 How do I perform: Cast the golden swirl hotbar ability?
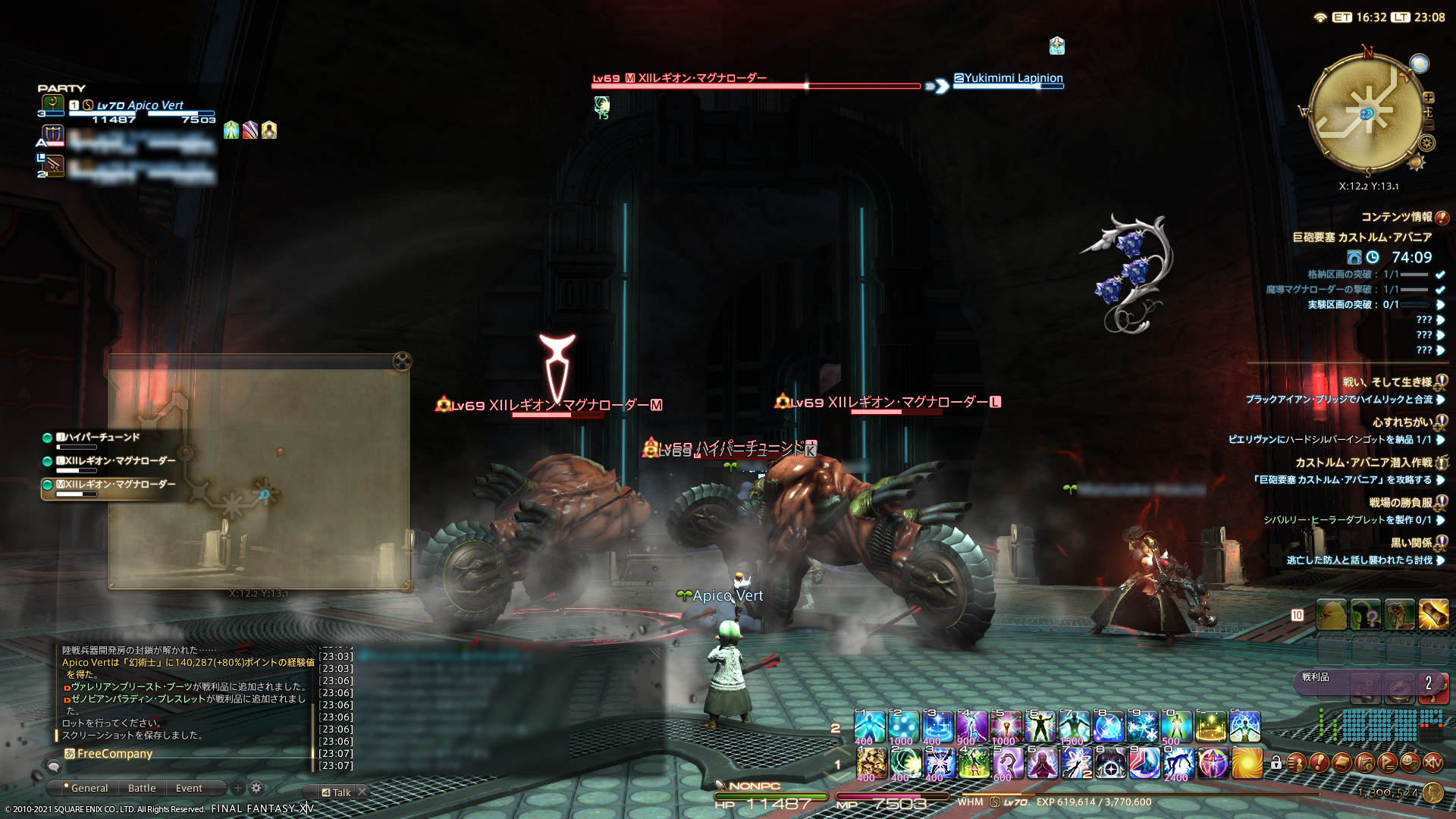tap(1247, 762)
